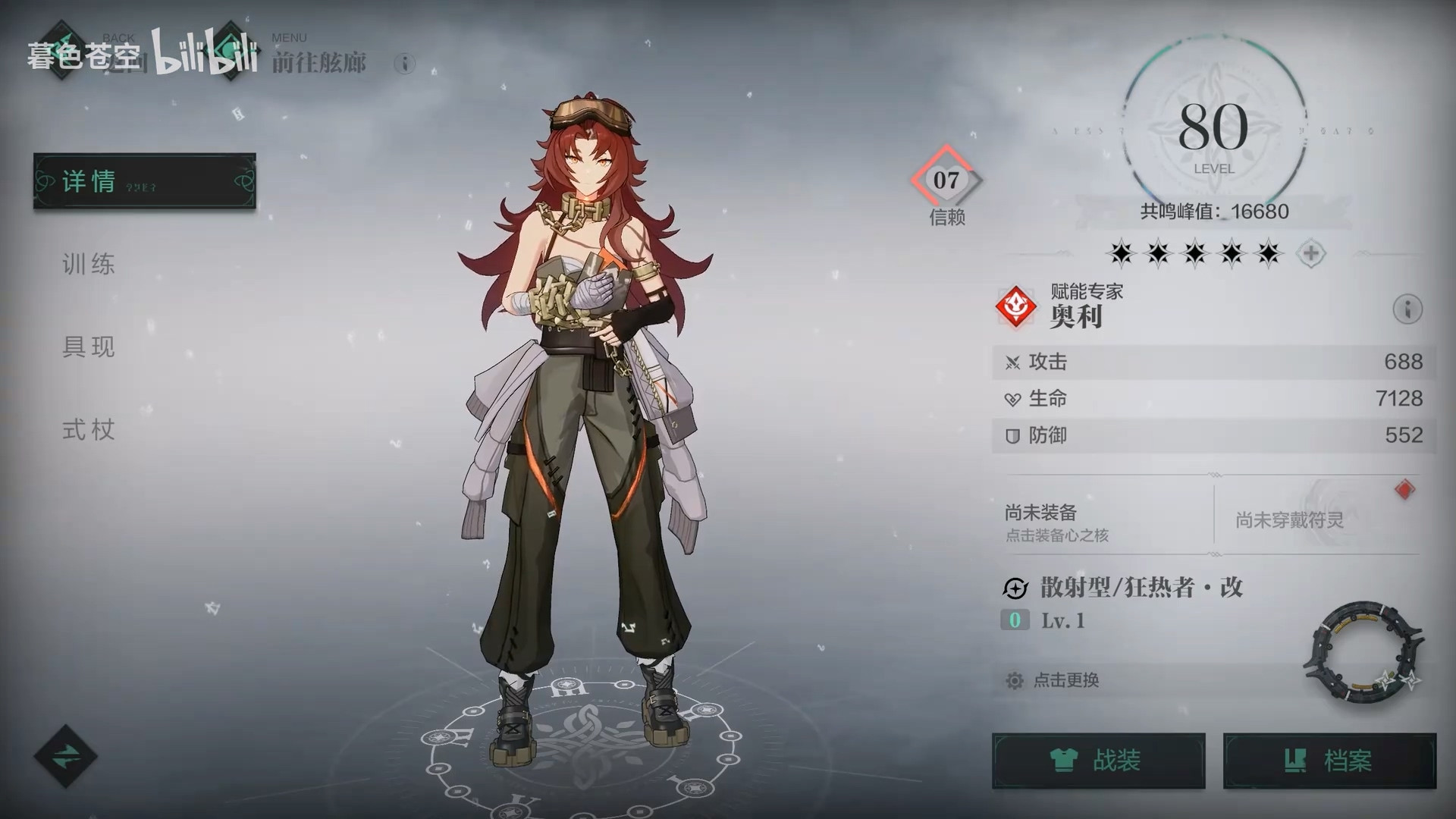Open the 战装 outfit menu
Screen dimensions: 1456x819
pos(1098,761)
